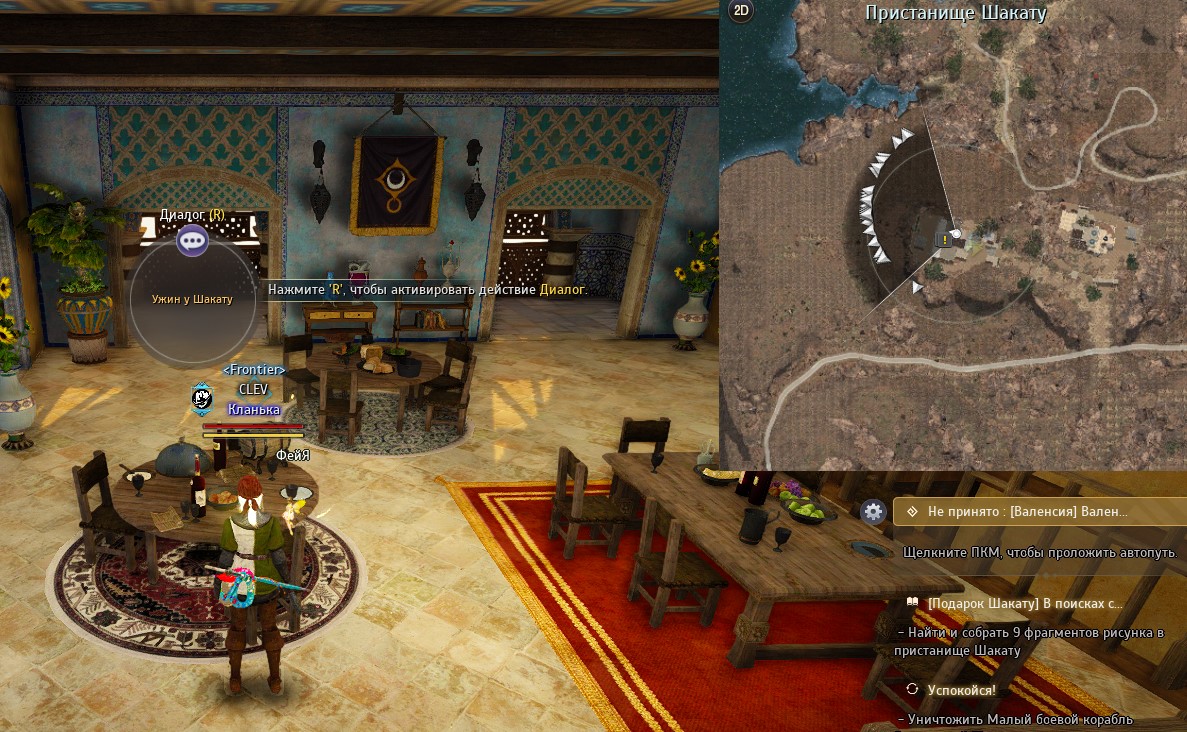The height and width of the screenshot is (732, 1187).
Task: Select the "Успокойся!" quest in the tracker
Action: pyautogui.click(x=960, y=689)
